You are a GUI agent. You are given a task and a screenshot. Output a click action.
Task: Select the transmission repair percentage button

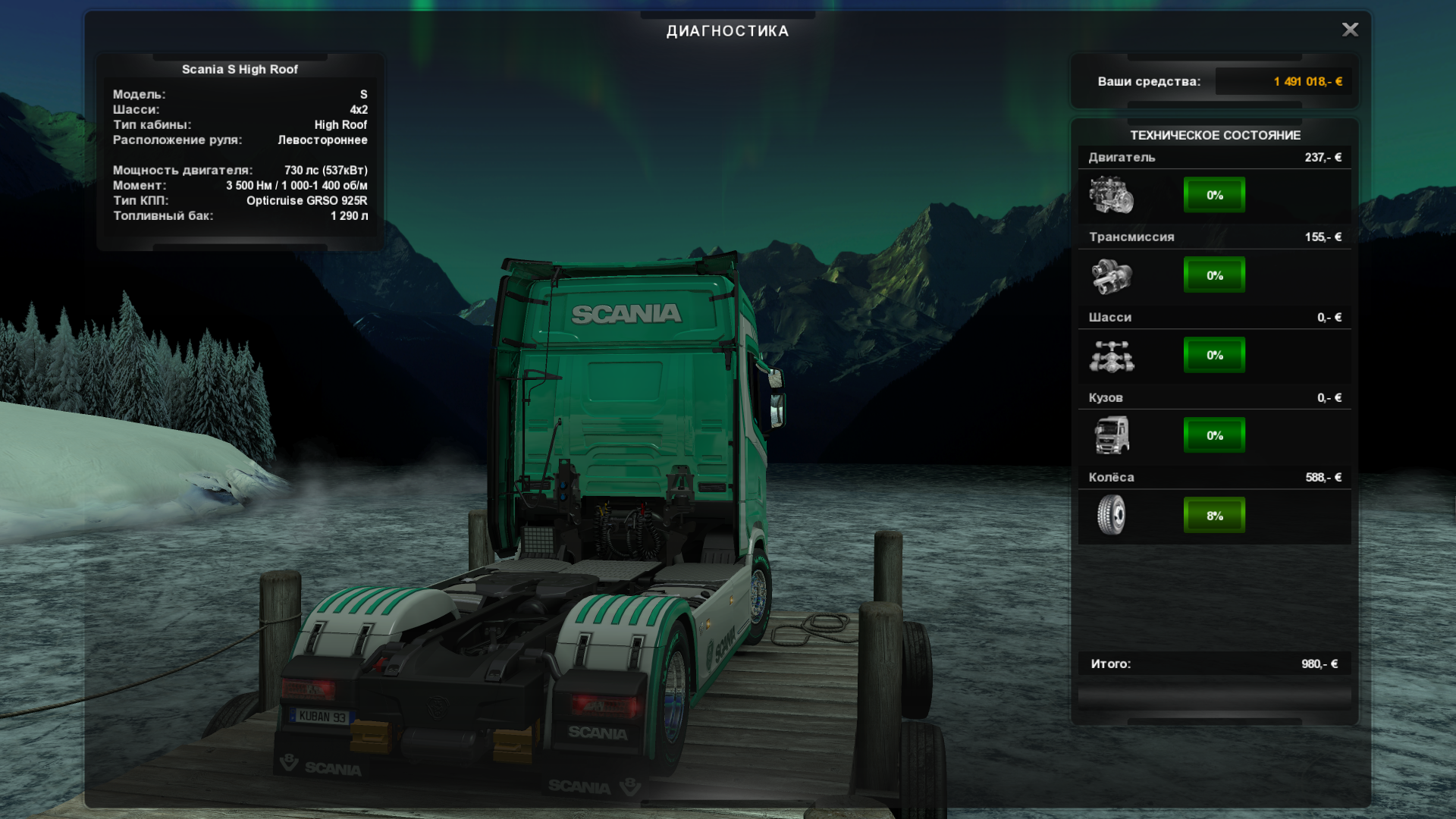coord(1214,275)
